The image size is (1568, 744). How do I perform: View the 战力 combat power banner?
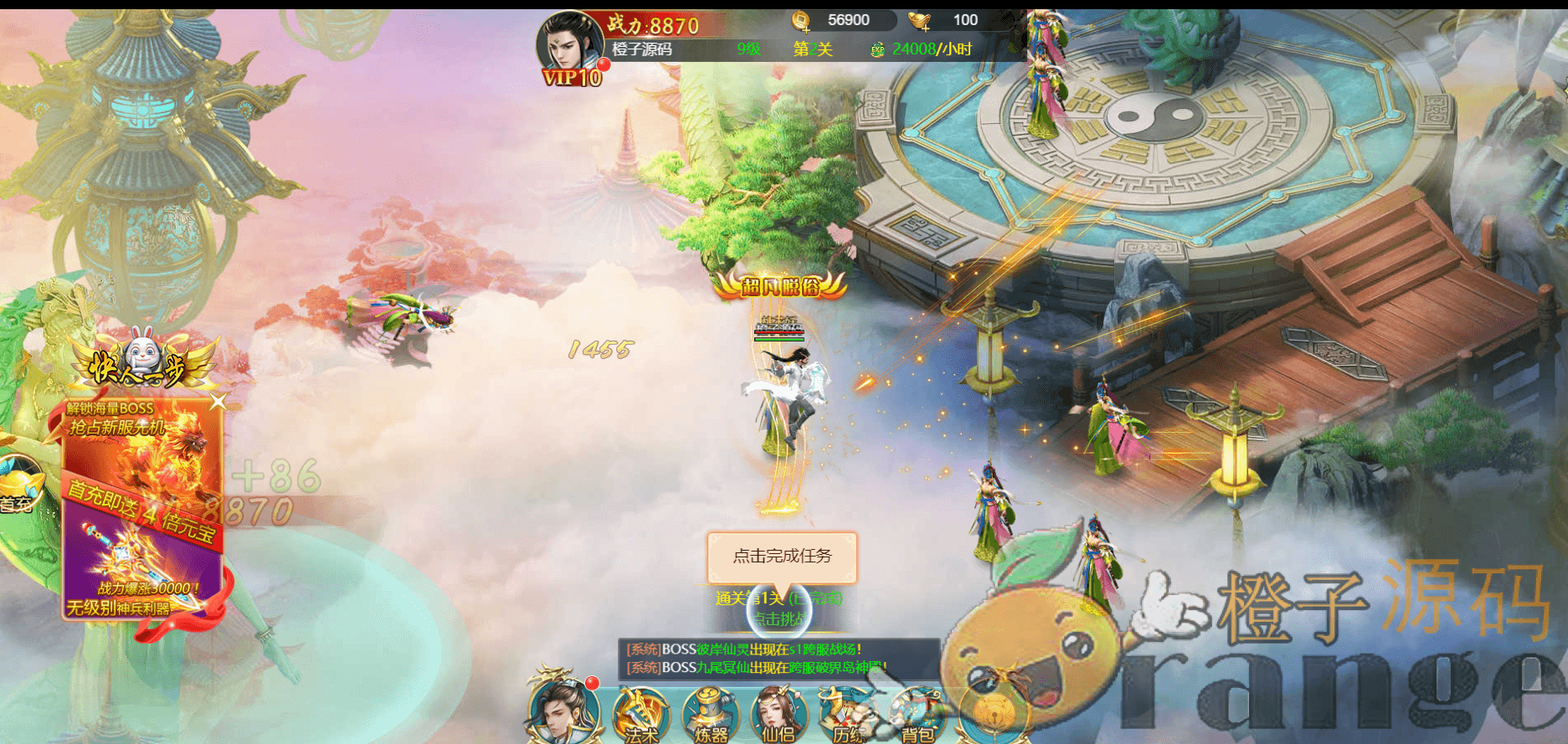(653, 25)
